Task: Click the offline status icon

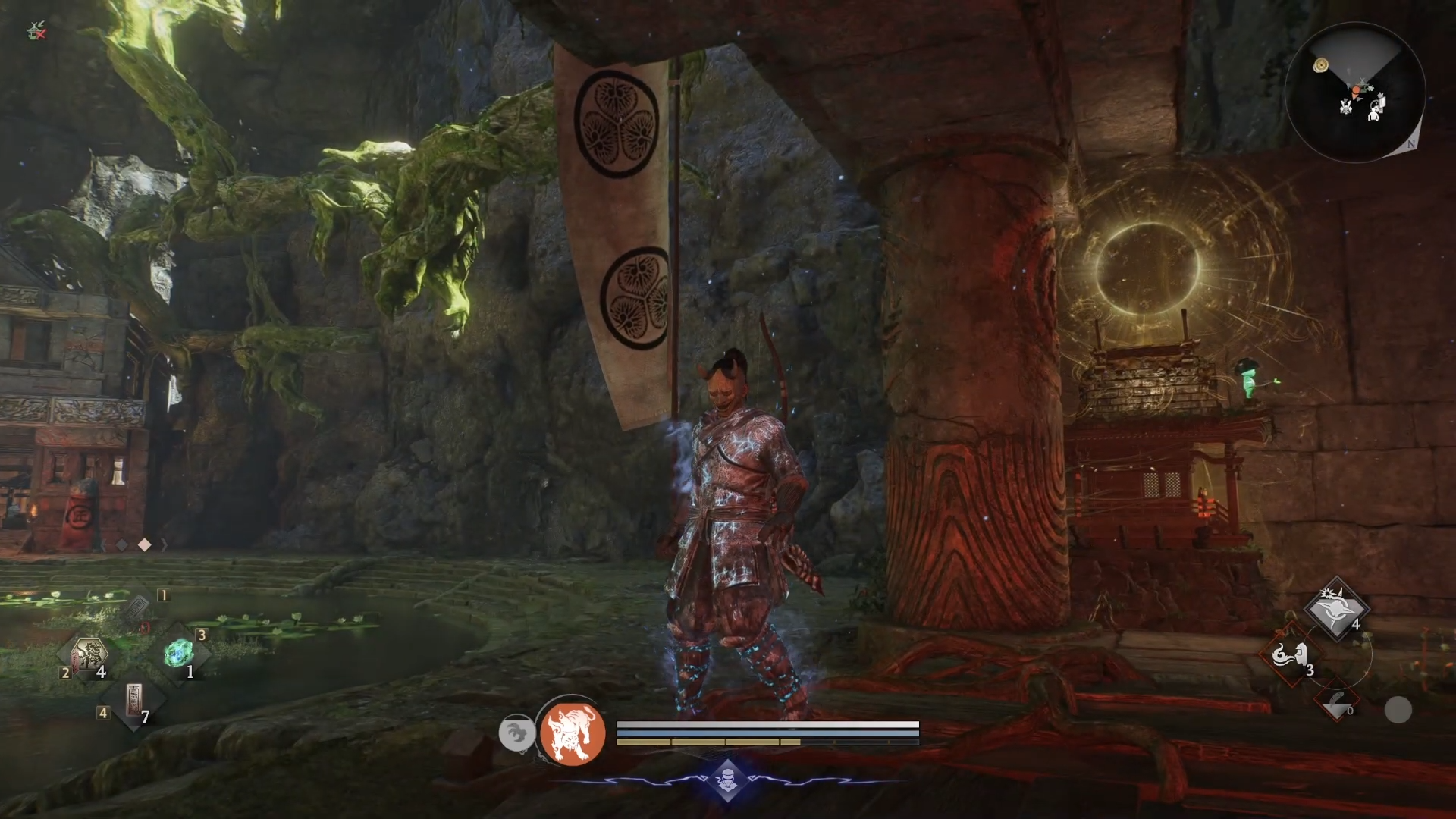Action: coord(36,31)
